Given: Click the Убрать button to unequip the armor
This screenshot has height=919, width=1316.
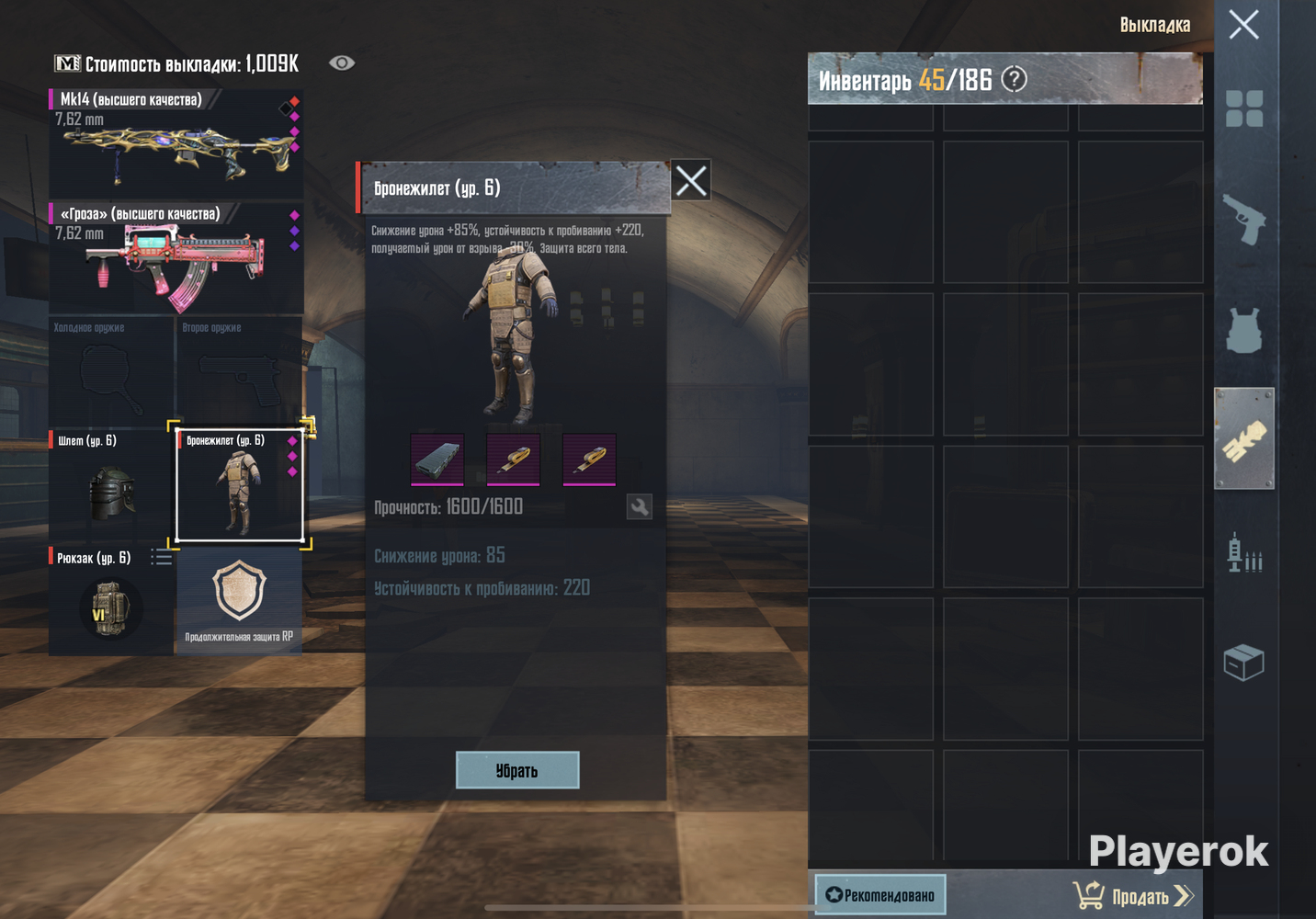Looking at the screenshot, I should [x=517, y=770].
